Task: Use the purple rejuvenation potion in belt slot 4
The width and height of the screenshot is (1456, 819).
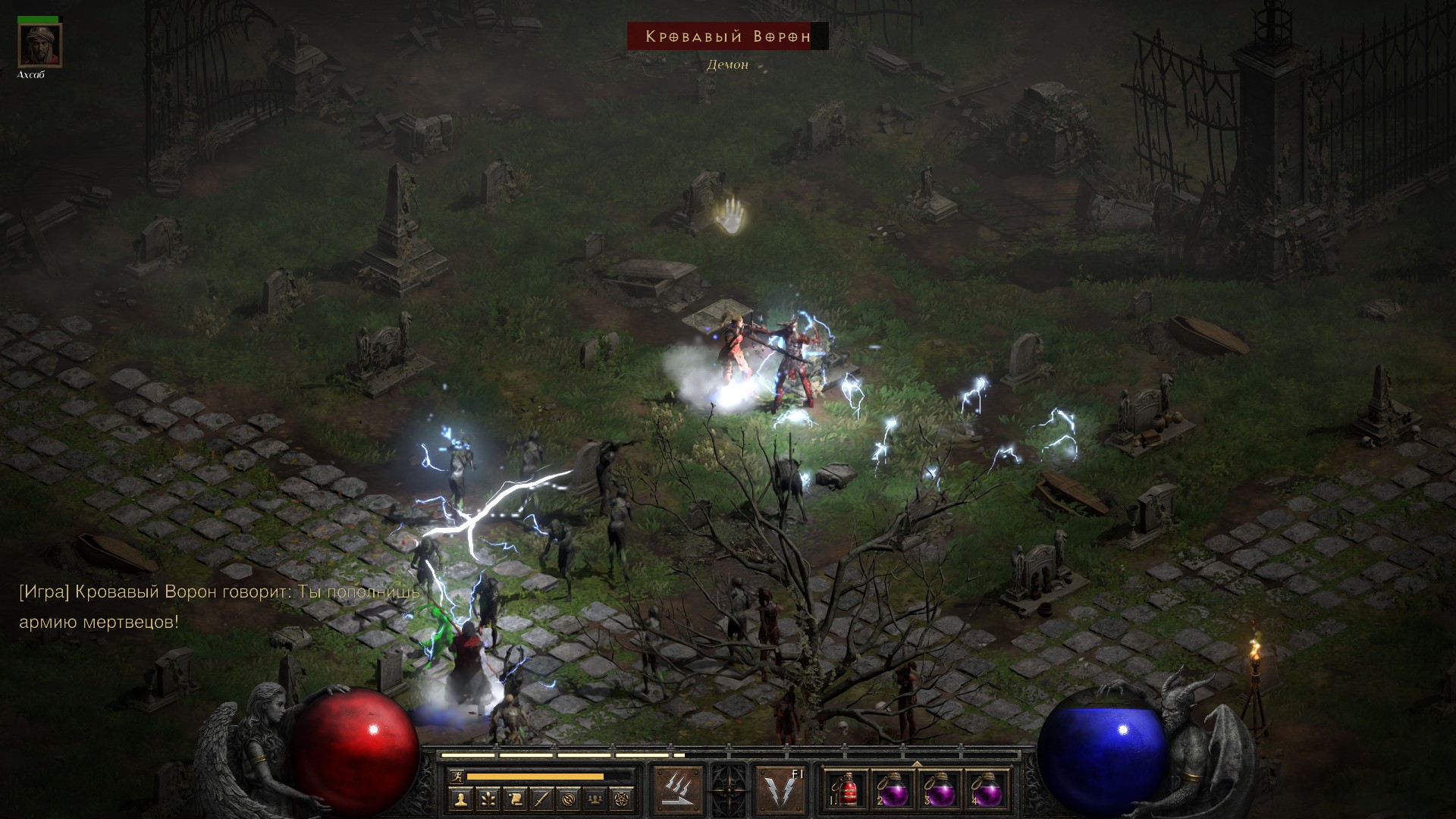Action: pos(987,792)
